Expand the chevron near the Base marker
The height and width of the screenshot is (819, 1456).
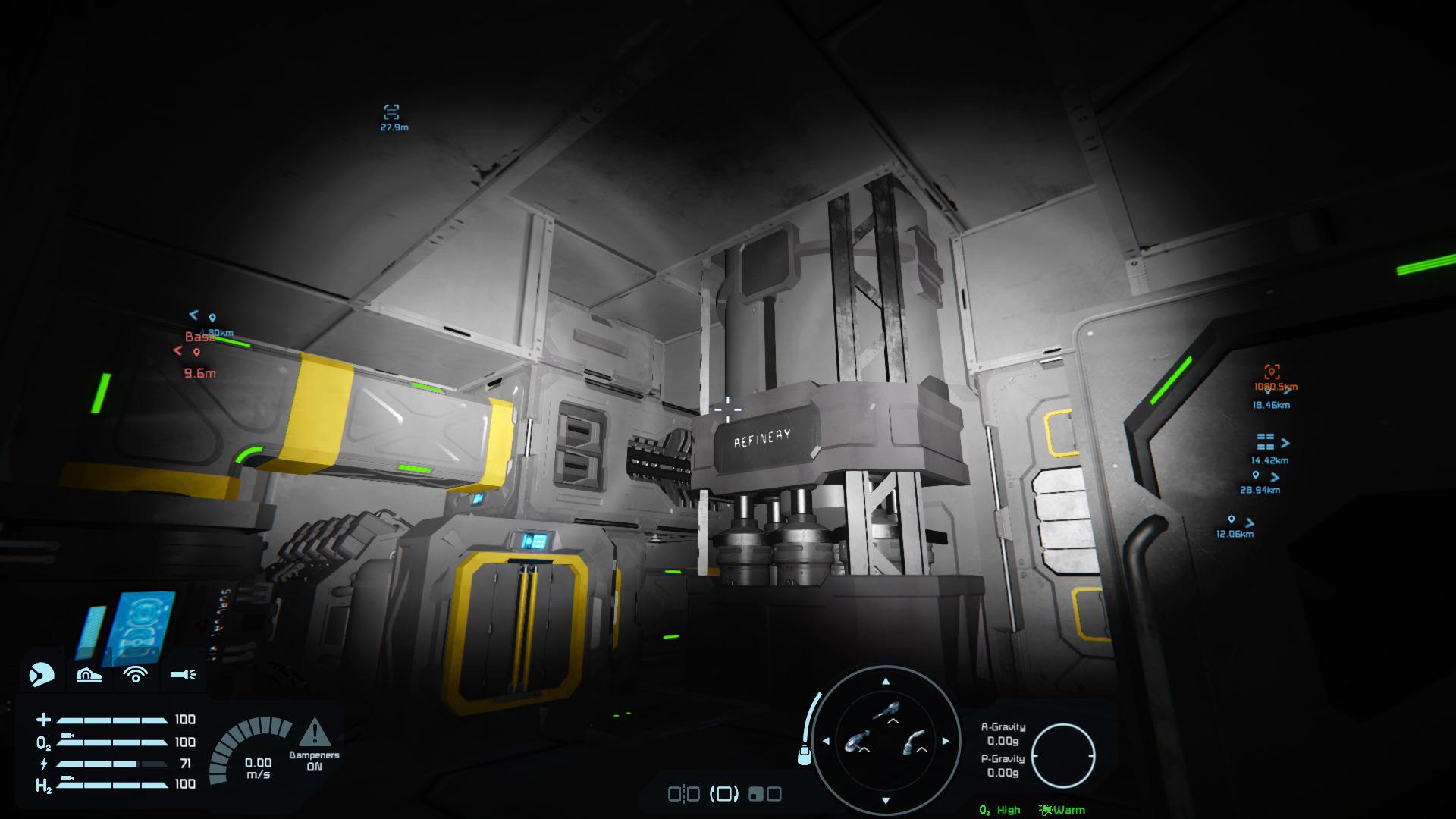[x=177, y=349]
